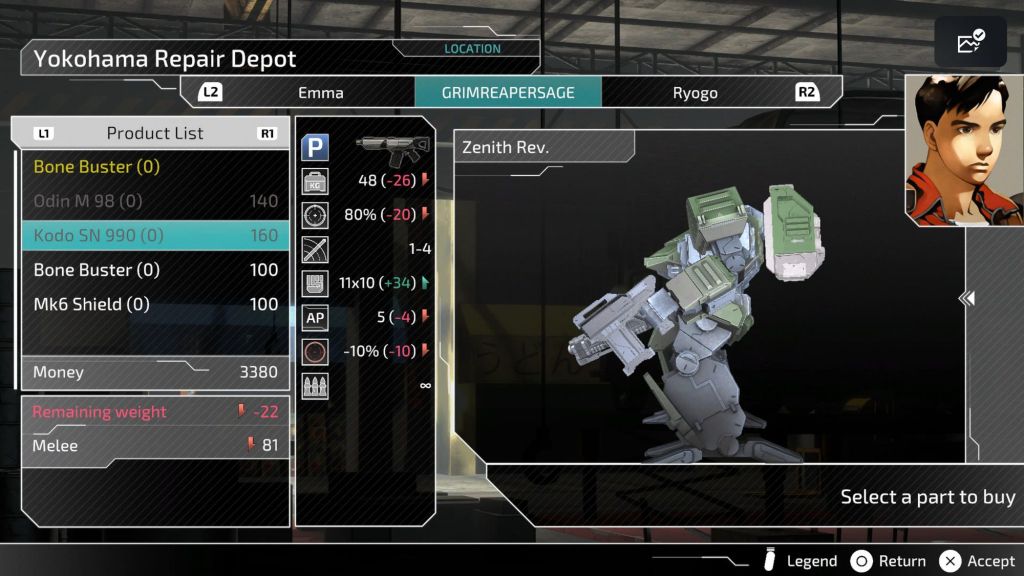The height and width of the screenshot is (576, 1024).
Task: Choose the Kodo SN 990 weapon
Action: [x=155, y=236]
